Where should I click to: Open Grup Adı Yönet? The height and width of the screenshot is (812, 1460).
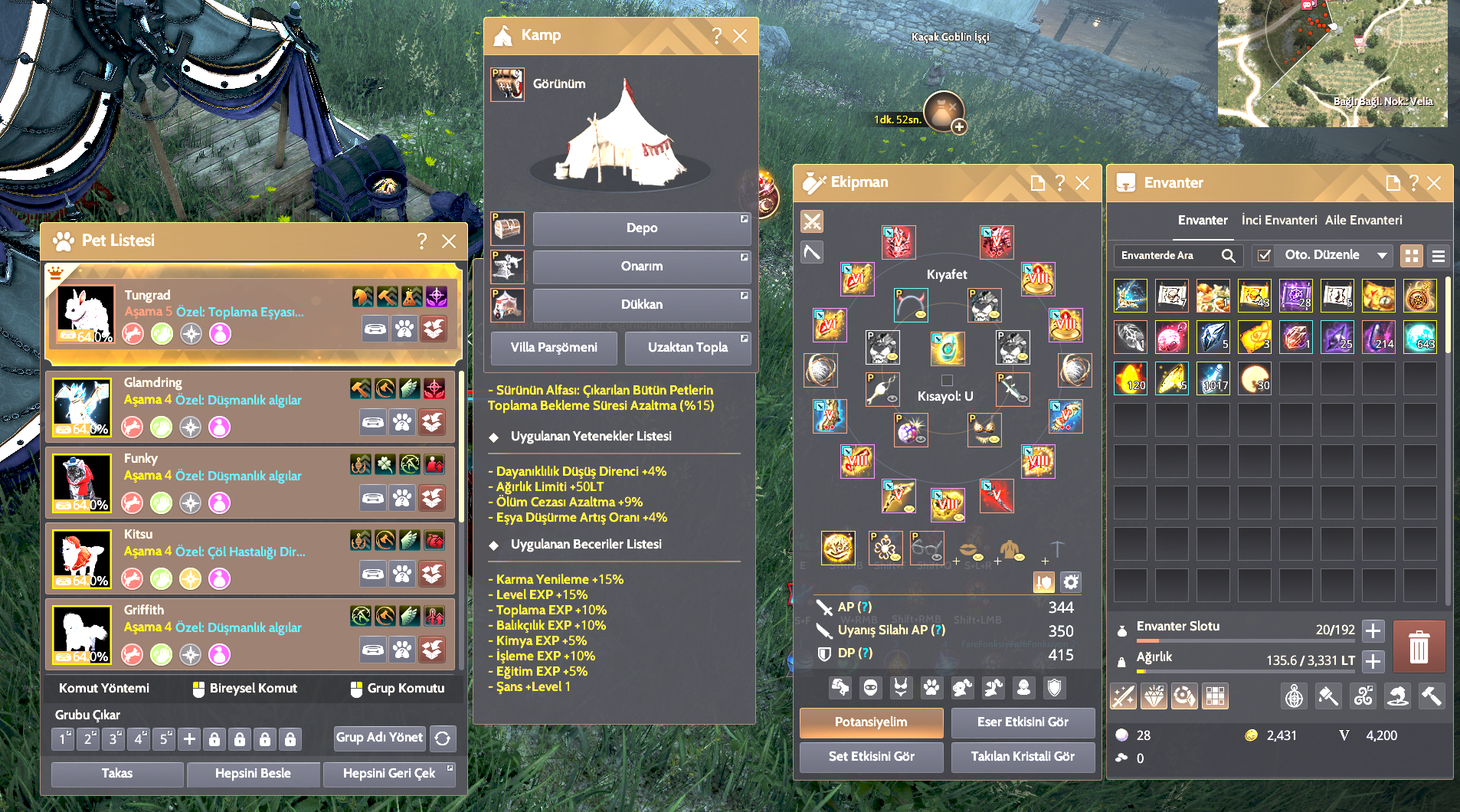[x=379, y=738]
